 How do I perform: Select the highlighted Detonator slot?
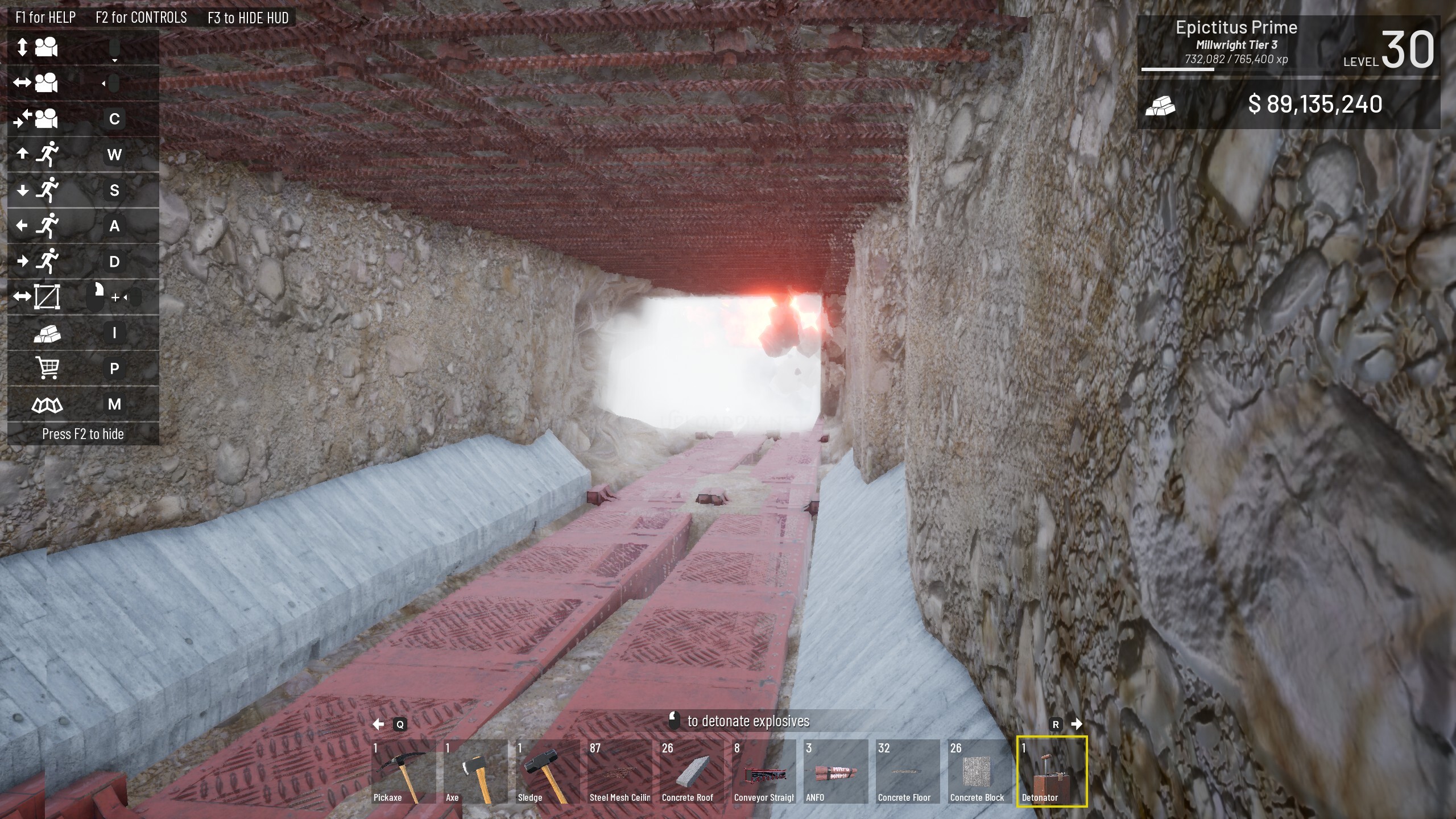coord(1052,771)
